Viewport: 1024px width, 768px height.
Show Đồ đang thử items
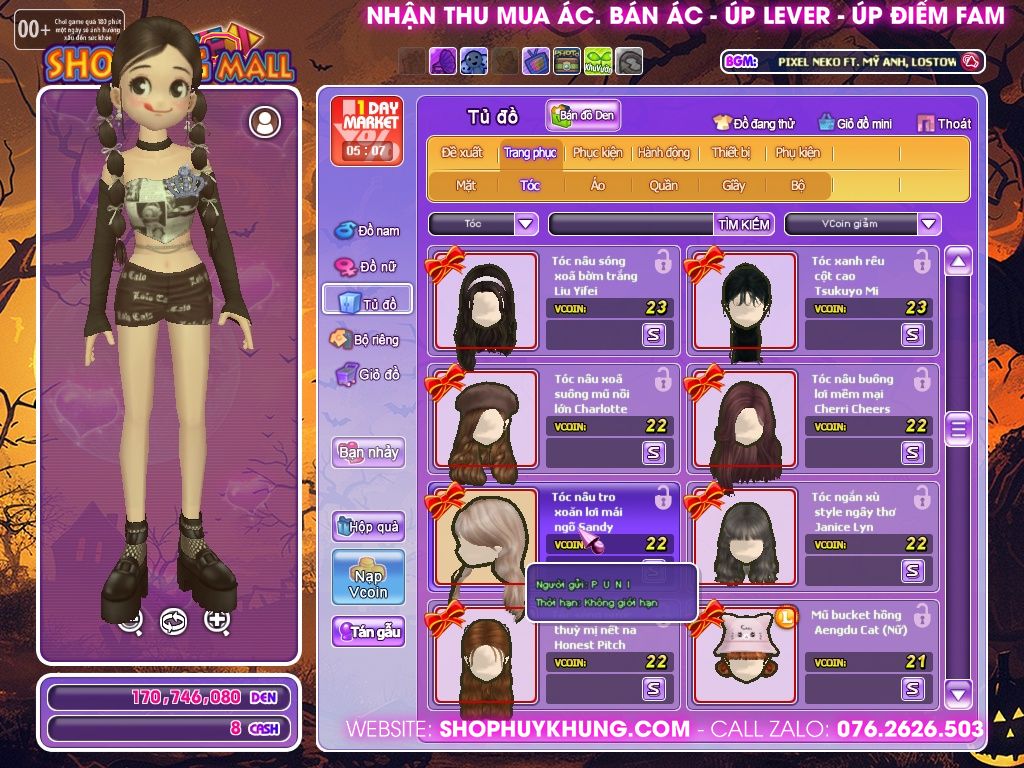click(754, 123)
